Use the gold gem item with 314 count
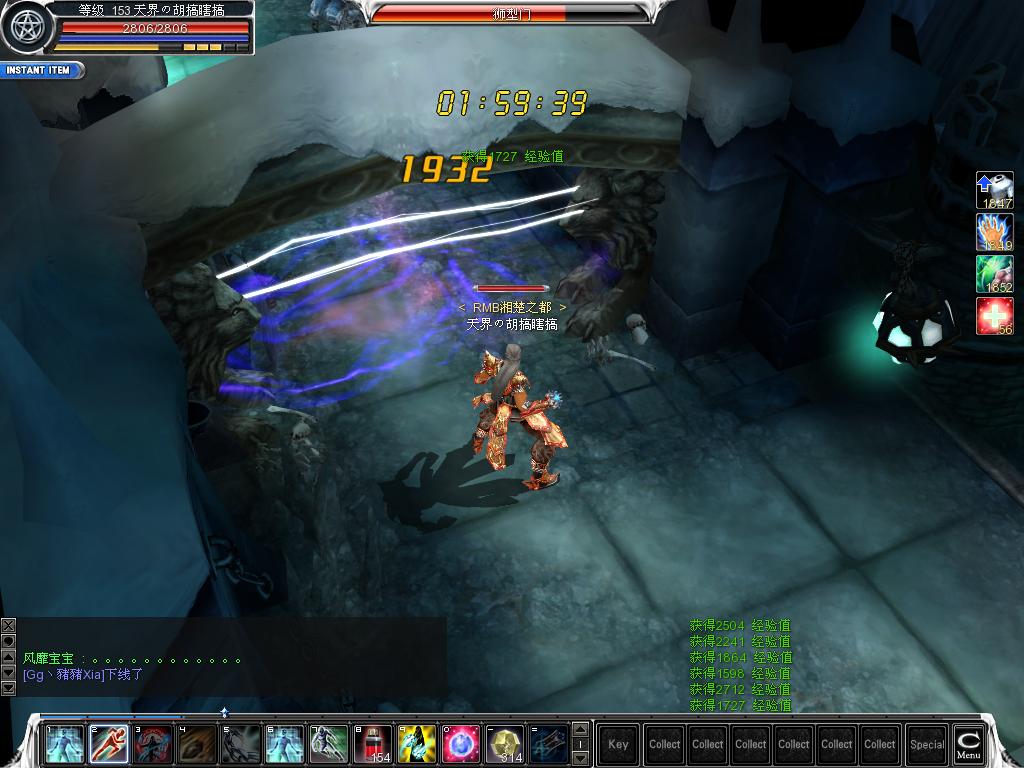The height and width of the screenshot is (768, 1024). pos(505,744)
